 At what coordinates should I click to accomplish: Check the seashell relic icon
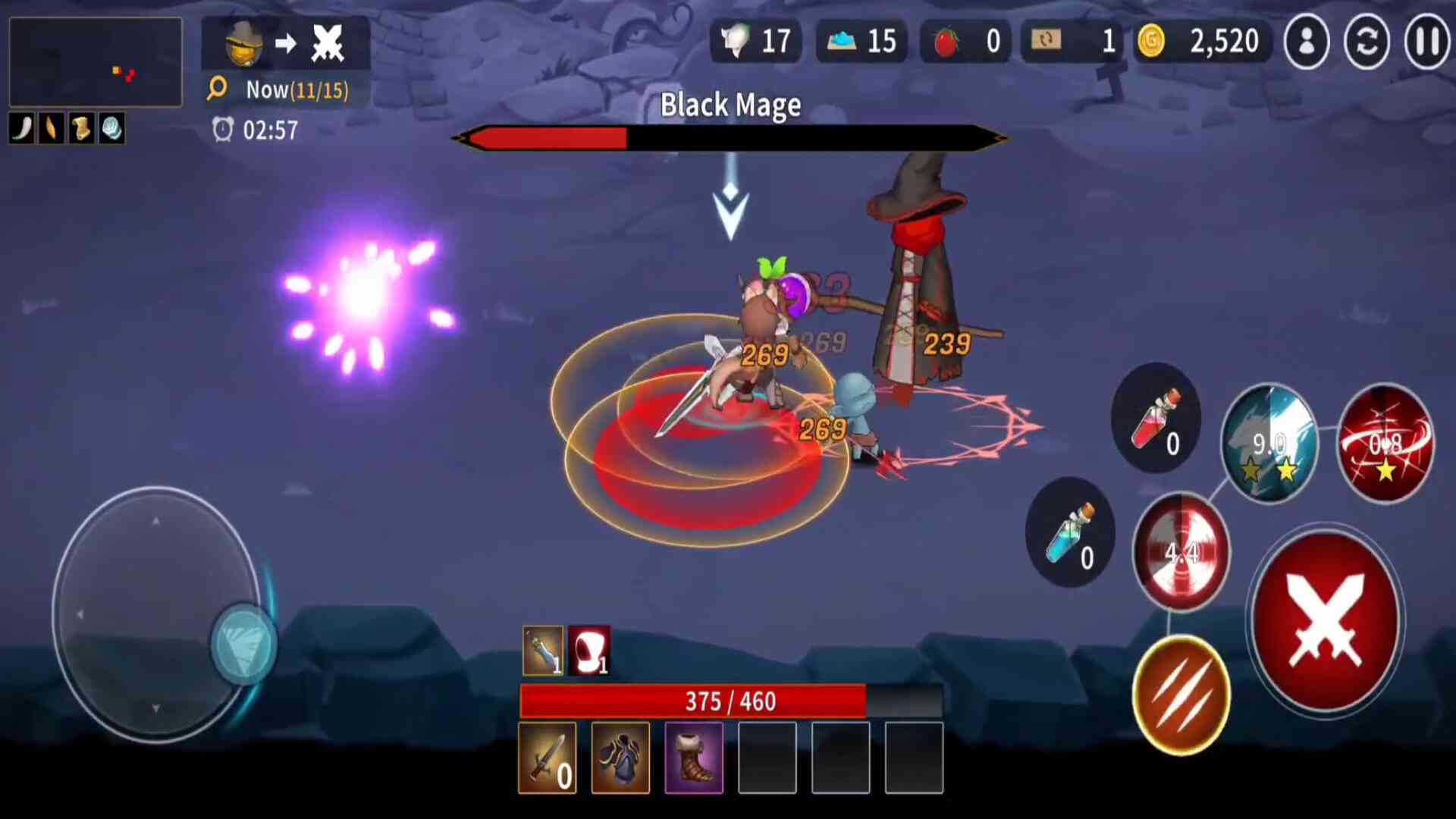click(x=111, y=129)
